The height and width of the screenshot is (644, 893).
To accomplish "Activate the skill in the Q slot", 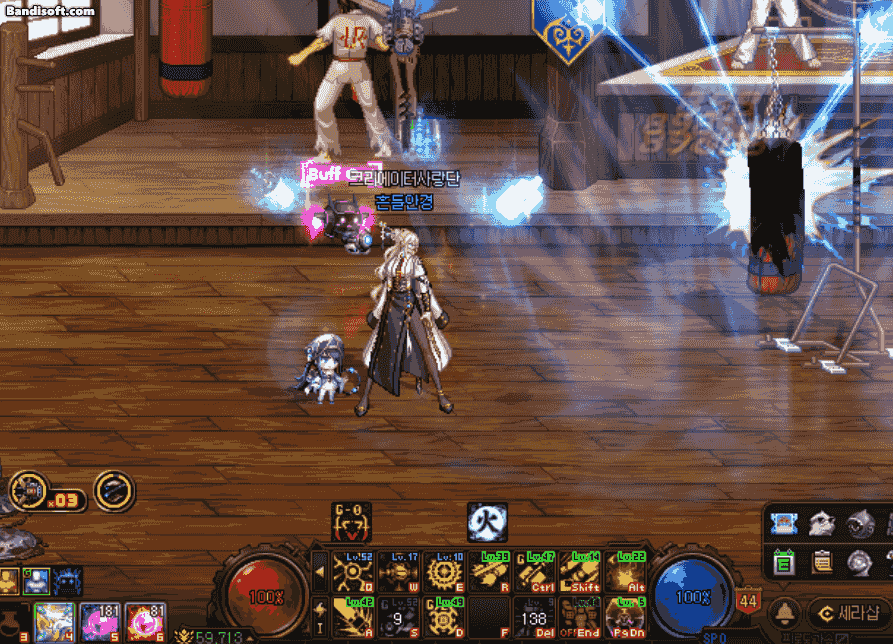I will tap(352, 572).
